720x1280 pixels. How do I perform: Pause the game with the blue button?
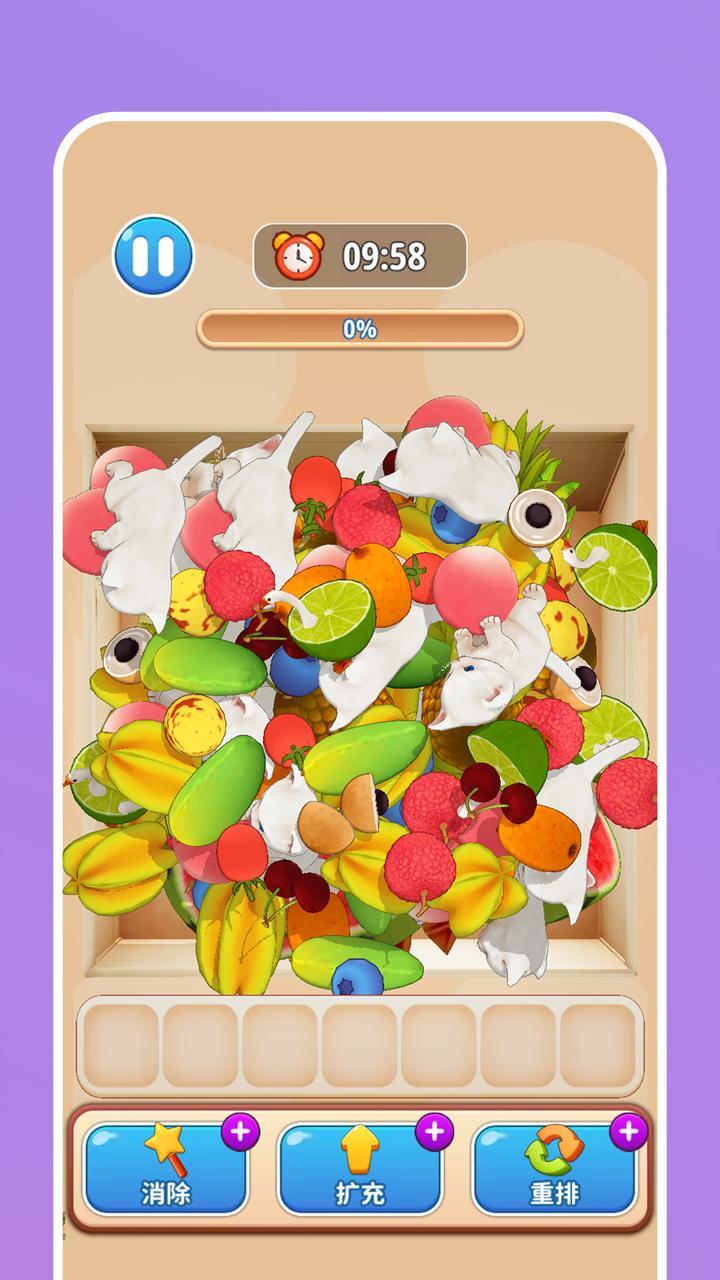153,256
